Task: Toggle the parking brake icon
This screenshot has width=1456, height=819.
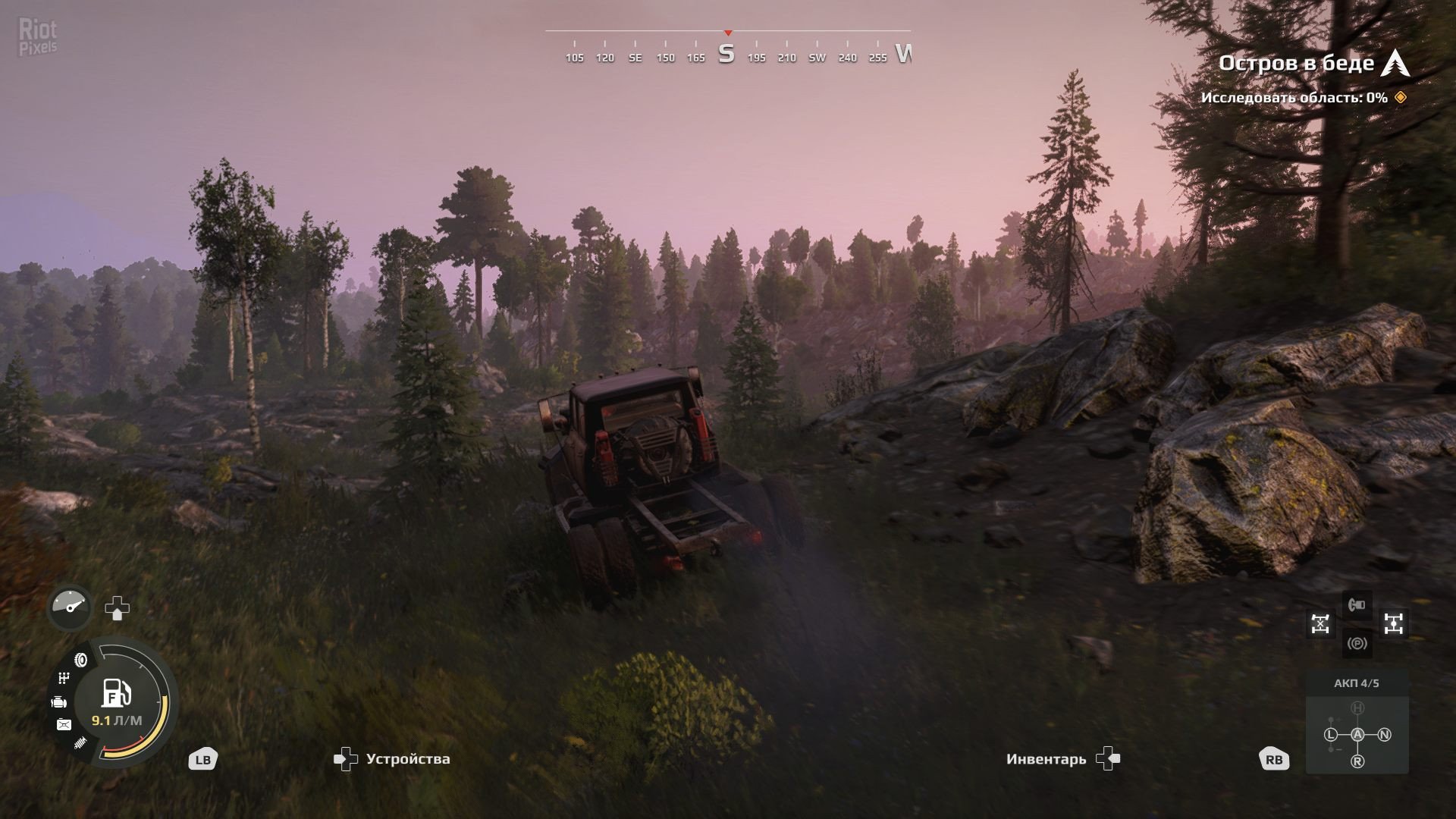Action: tap(1357, 644)
